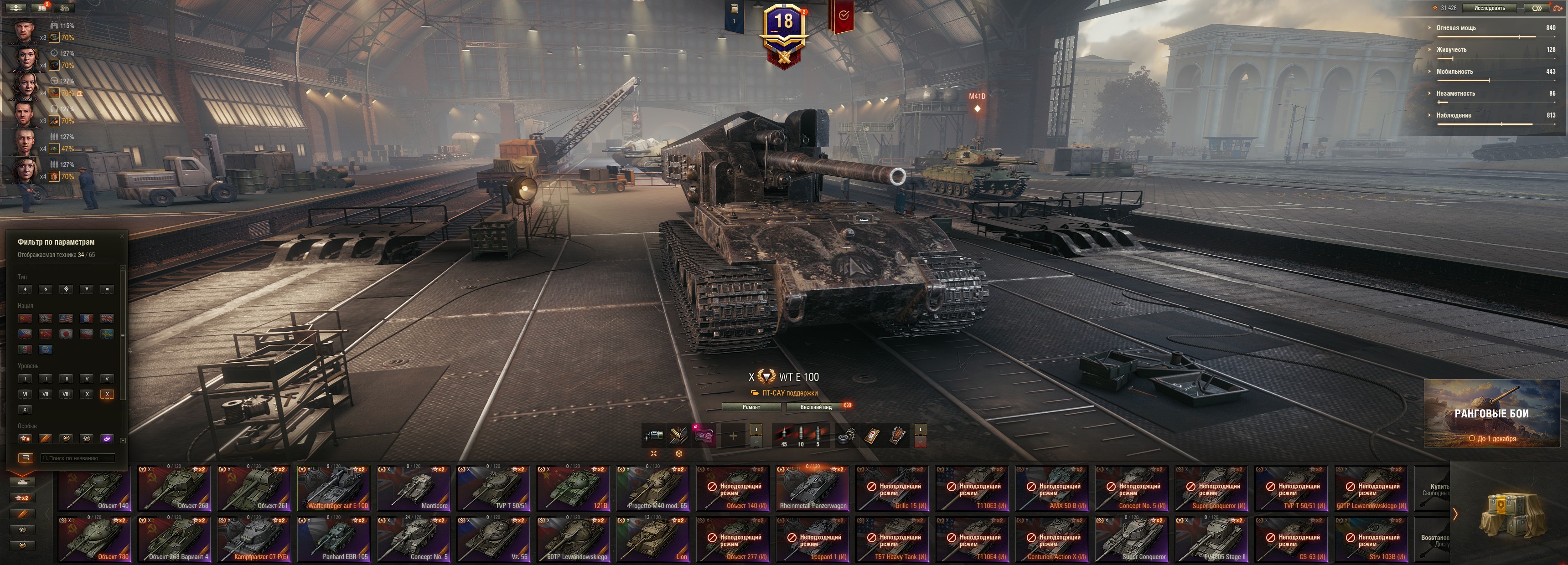Click the Ремонт (Repair) button
This screenshot has width=1568, height=565.
point(750,407)
